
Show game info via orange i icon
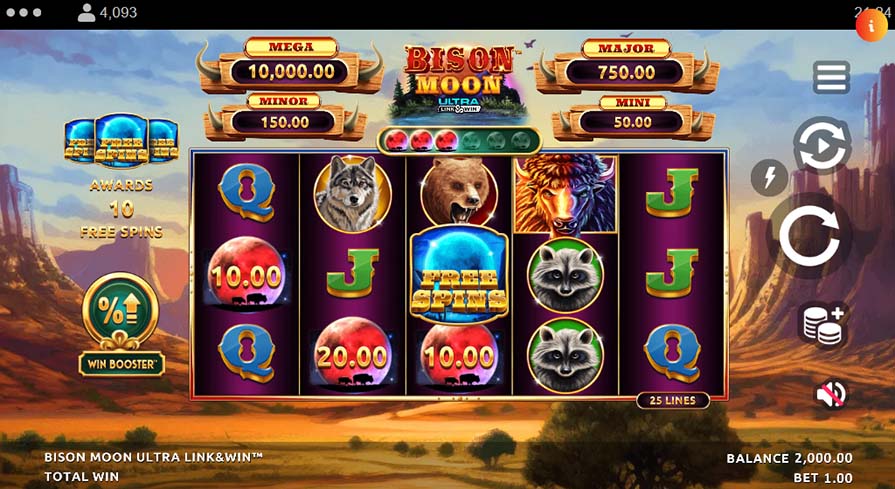coord(869,25)
